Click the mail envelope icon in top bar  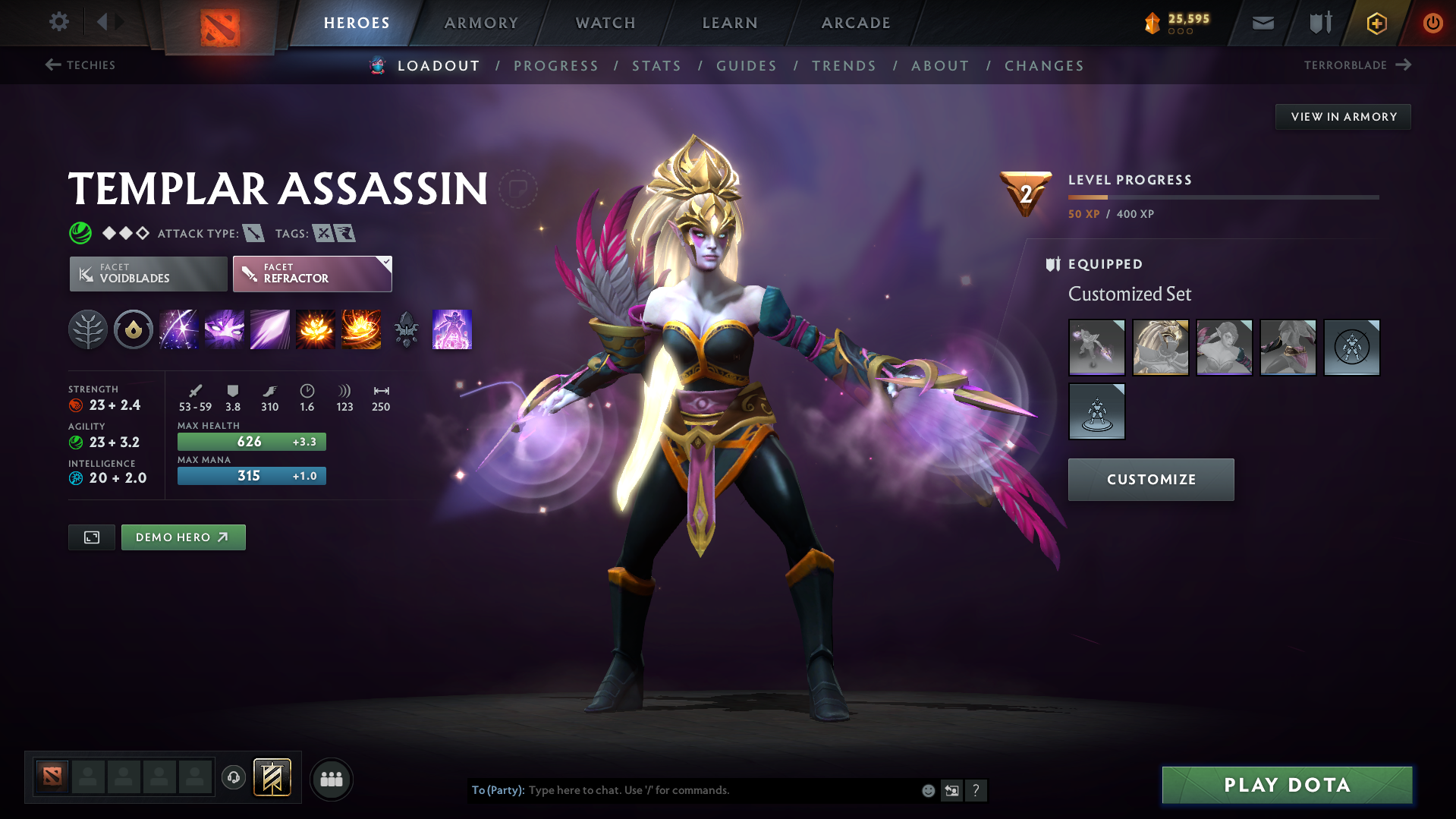click(x=1263, y=23)
